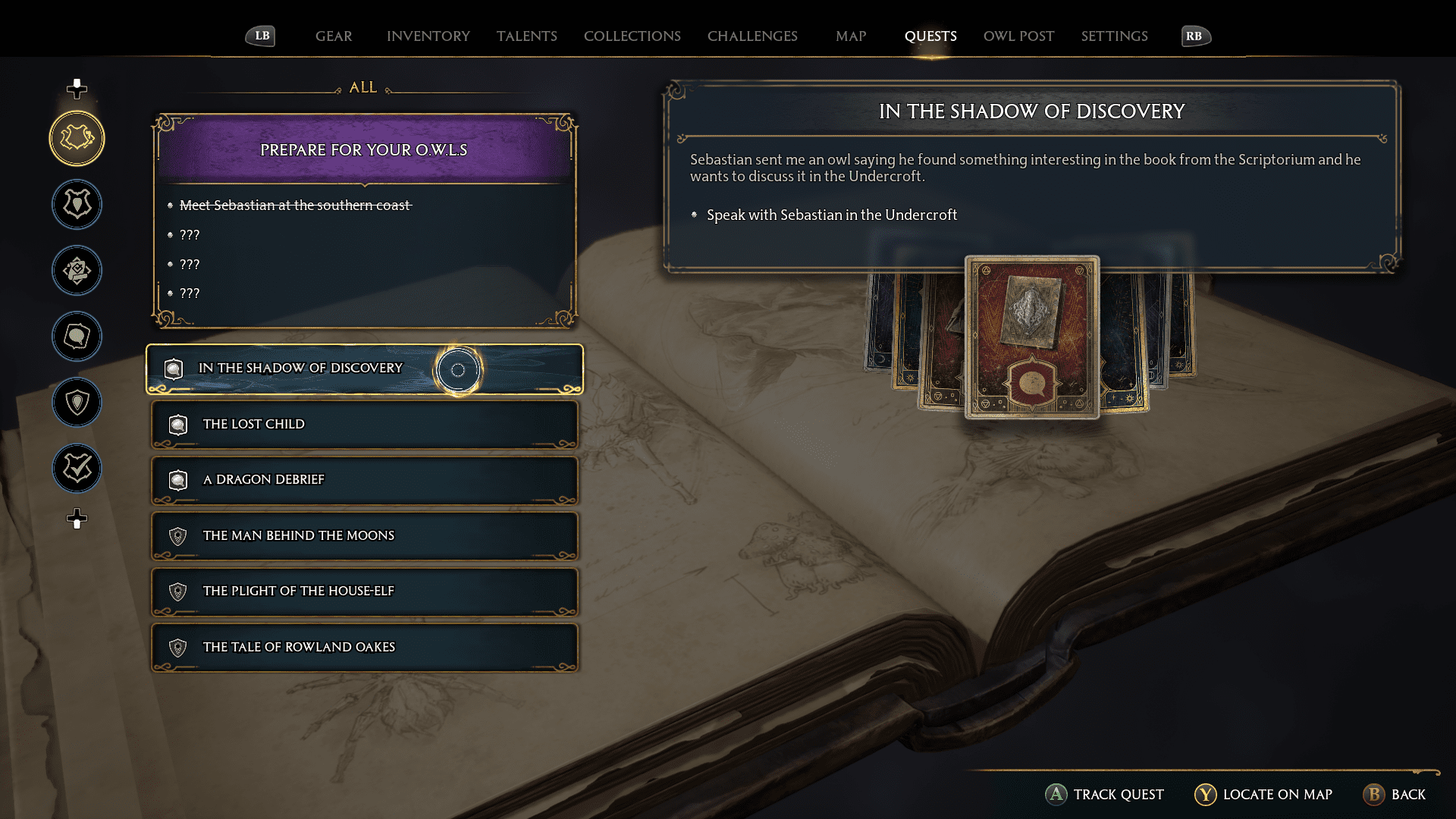This screenshot has width=1456, height=819.
Task: Expand the Prepare for Your O.W.L.S quest details
Action: coord(364,149)
